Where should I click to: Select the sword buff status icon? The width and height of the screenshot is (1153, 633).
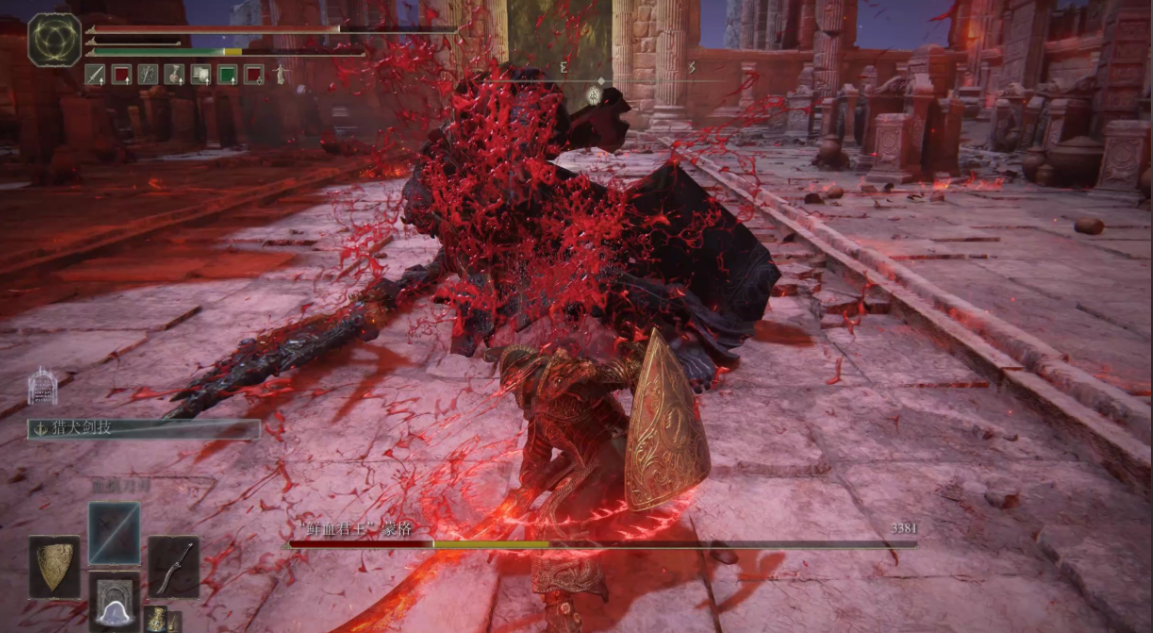point(95,74)
